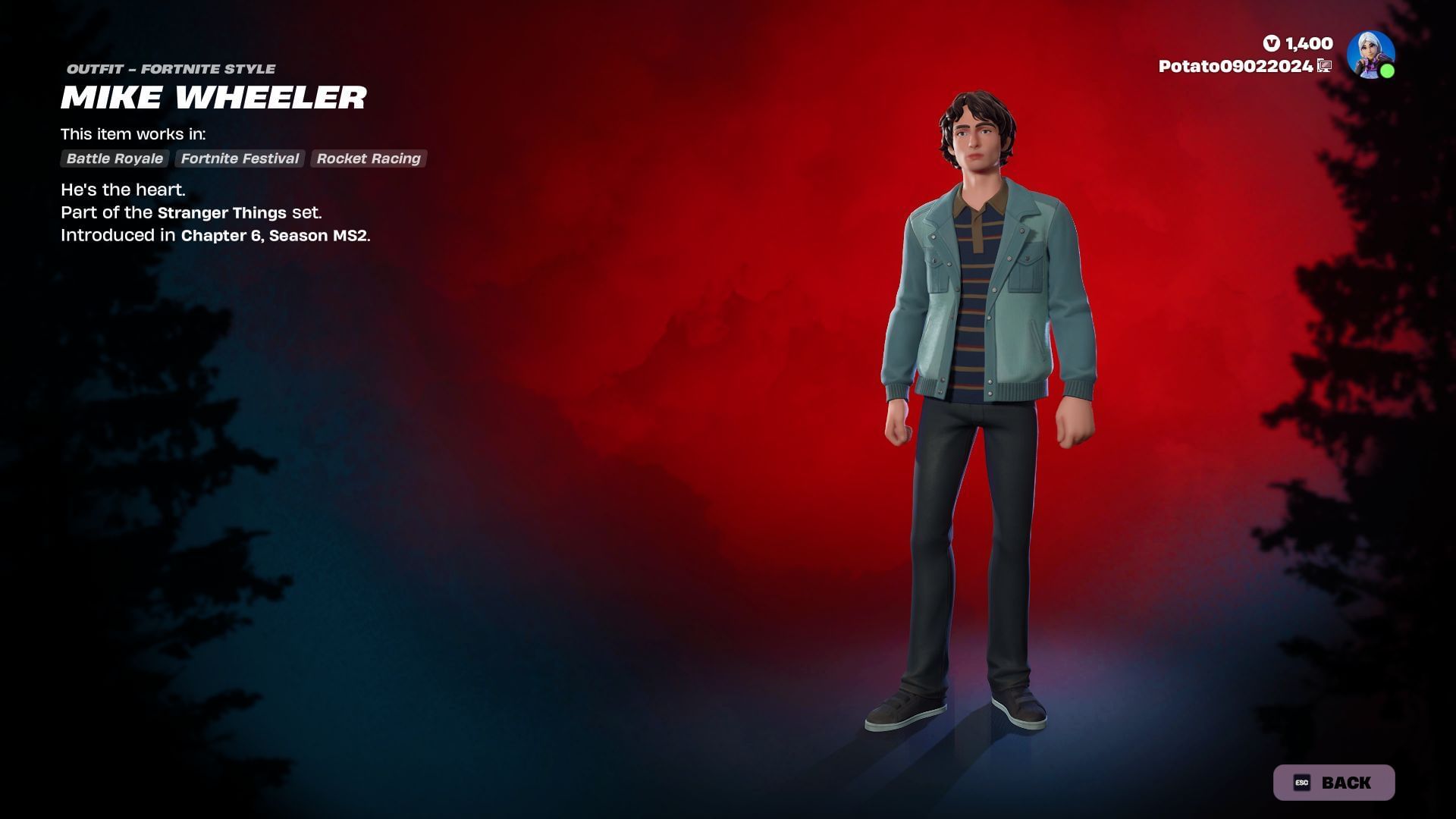Expand the Outfit - Fortnite Style label
This screenshot has height=819, width=1456.
pyautogui.click(x=170, y=68)
